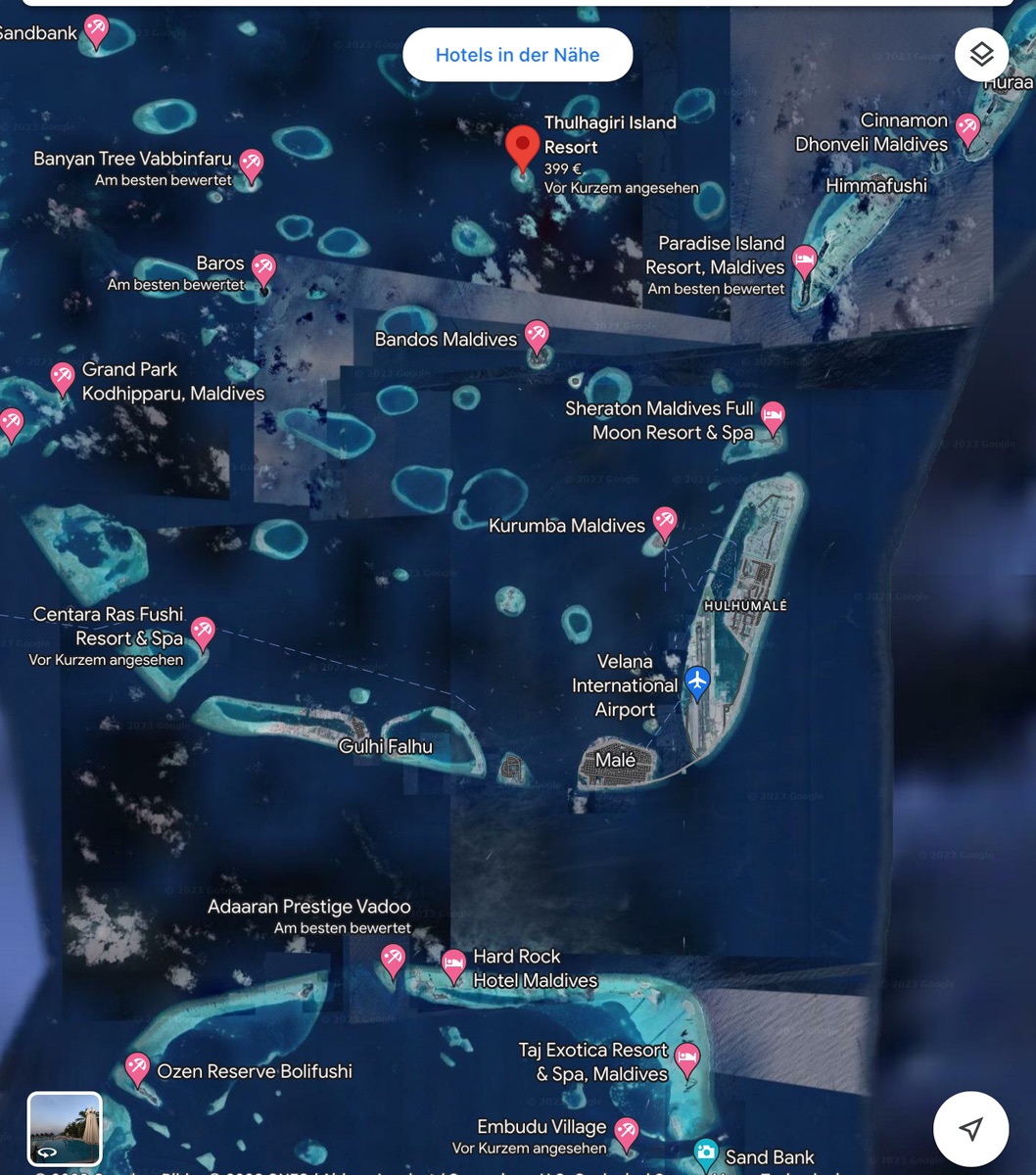Screen dimensions: 1036x1175
Task: Choose the Ozen Reserve Bolifushi marker
Action: pos(138,1068)
